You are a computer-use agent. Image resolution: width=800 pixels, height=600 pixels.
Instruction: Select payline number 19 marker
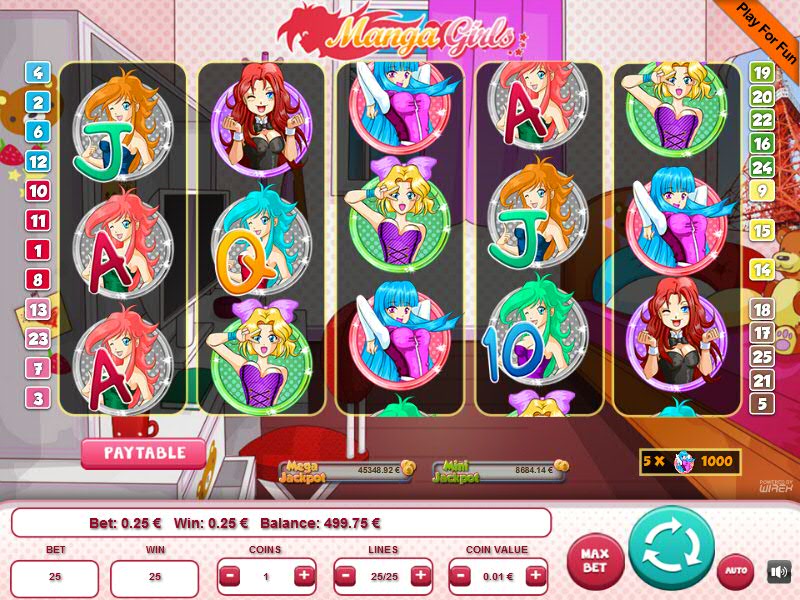click(761, 72)
